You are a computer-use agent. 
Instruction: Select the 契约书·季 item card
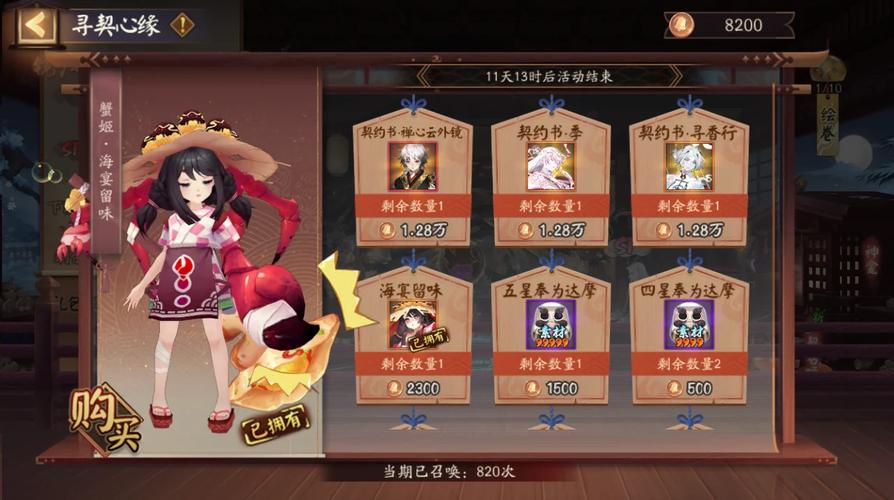tap(550, 181)
